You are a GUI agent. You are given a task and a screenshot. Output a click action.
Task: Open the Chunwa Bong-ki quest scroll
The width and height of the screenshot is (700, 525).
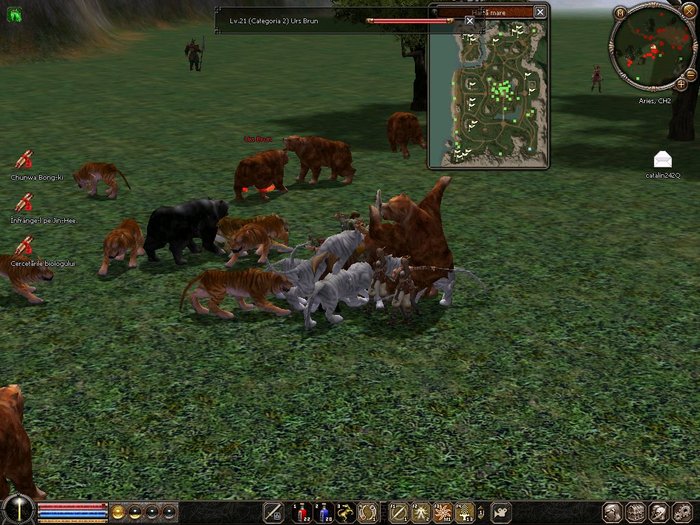tap(23, 160)
